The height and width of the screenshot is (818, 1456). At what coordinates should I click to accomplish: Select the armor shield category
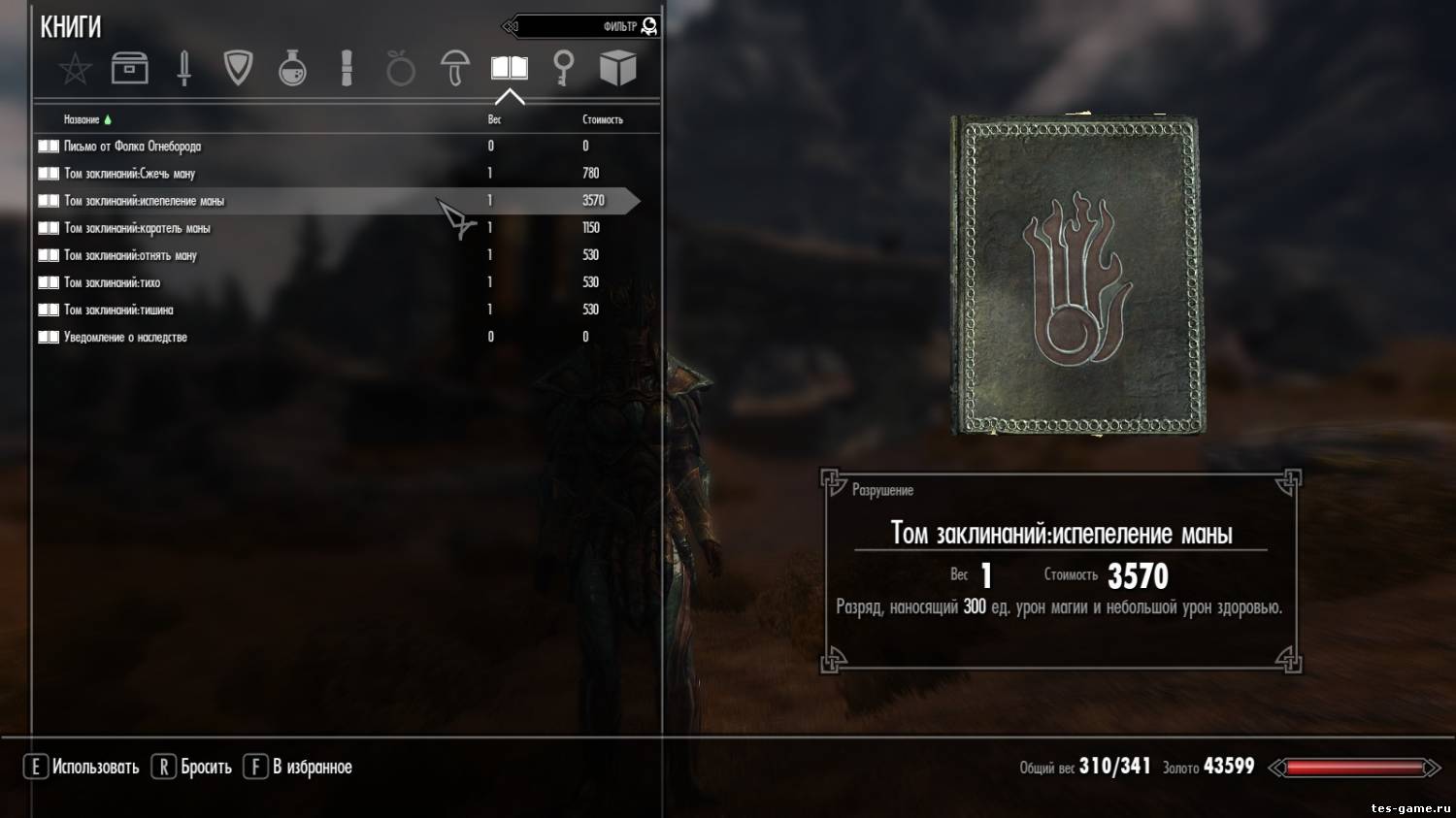pos(238,69)
